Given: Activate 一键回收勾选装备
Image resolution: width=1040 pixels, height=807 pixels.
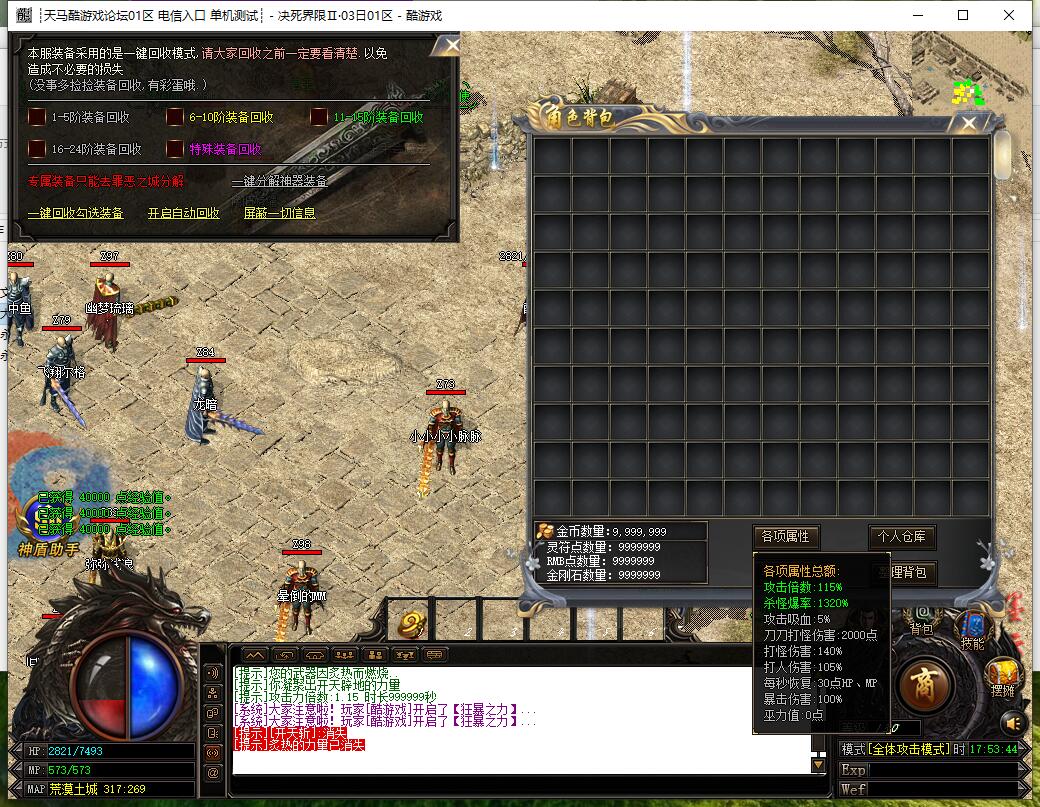Looking at the screenshot, I should [x=76, y=213].
